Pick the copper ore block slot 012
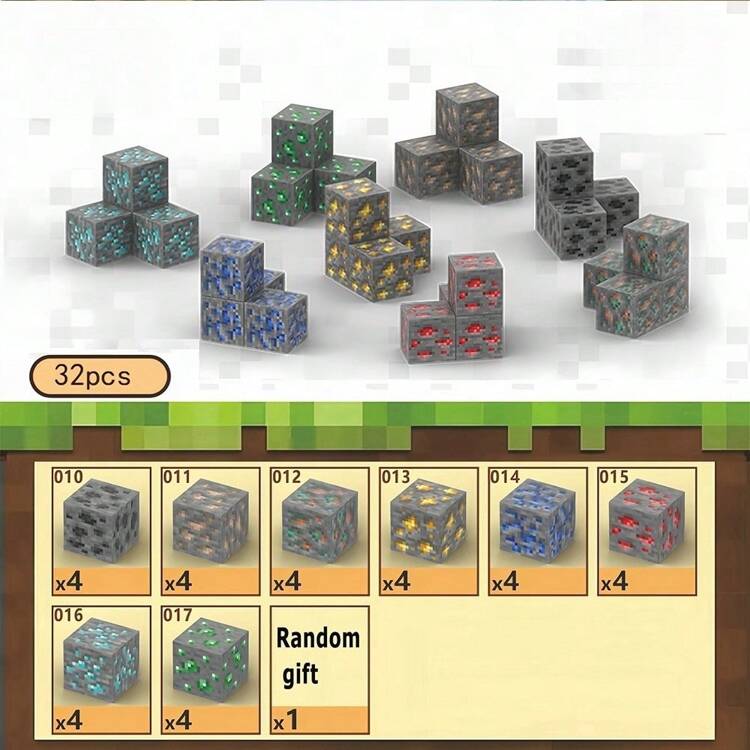The height and width of the screenshot is (750, 750). tap(320, 530)
